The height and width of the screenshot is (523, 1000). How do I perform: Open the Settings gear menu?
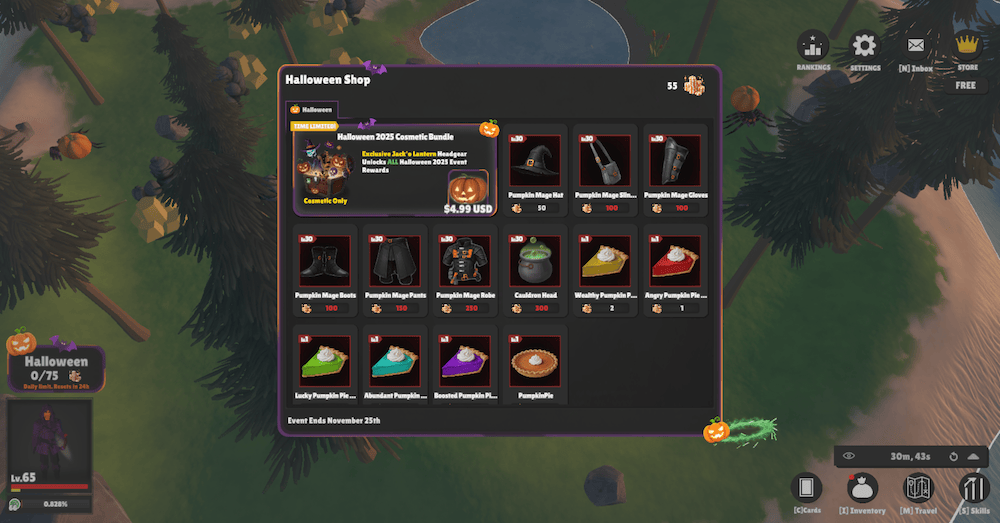[x=864, y=46]
